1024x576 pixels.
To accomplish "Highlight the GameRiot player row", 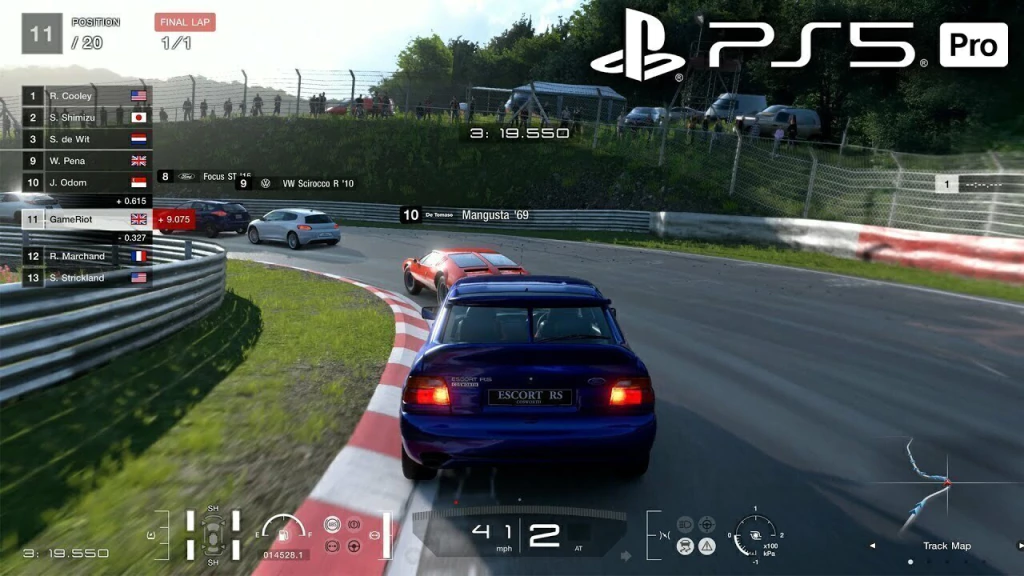I will 87,219.
